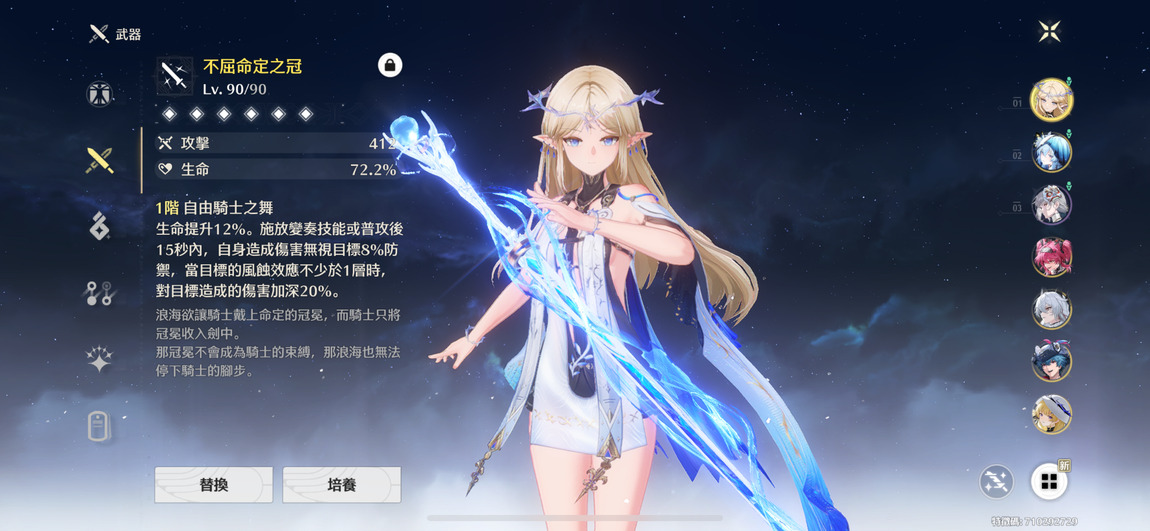Select the blue-haired character wearing a hat
Screen dimensions: 1150x531
tap(1051, 362)
